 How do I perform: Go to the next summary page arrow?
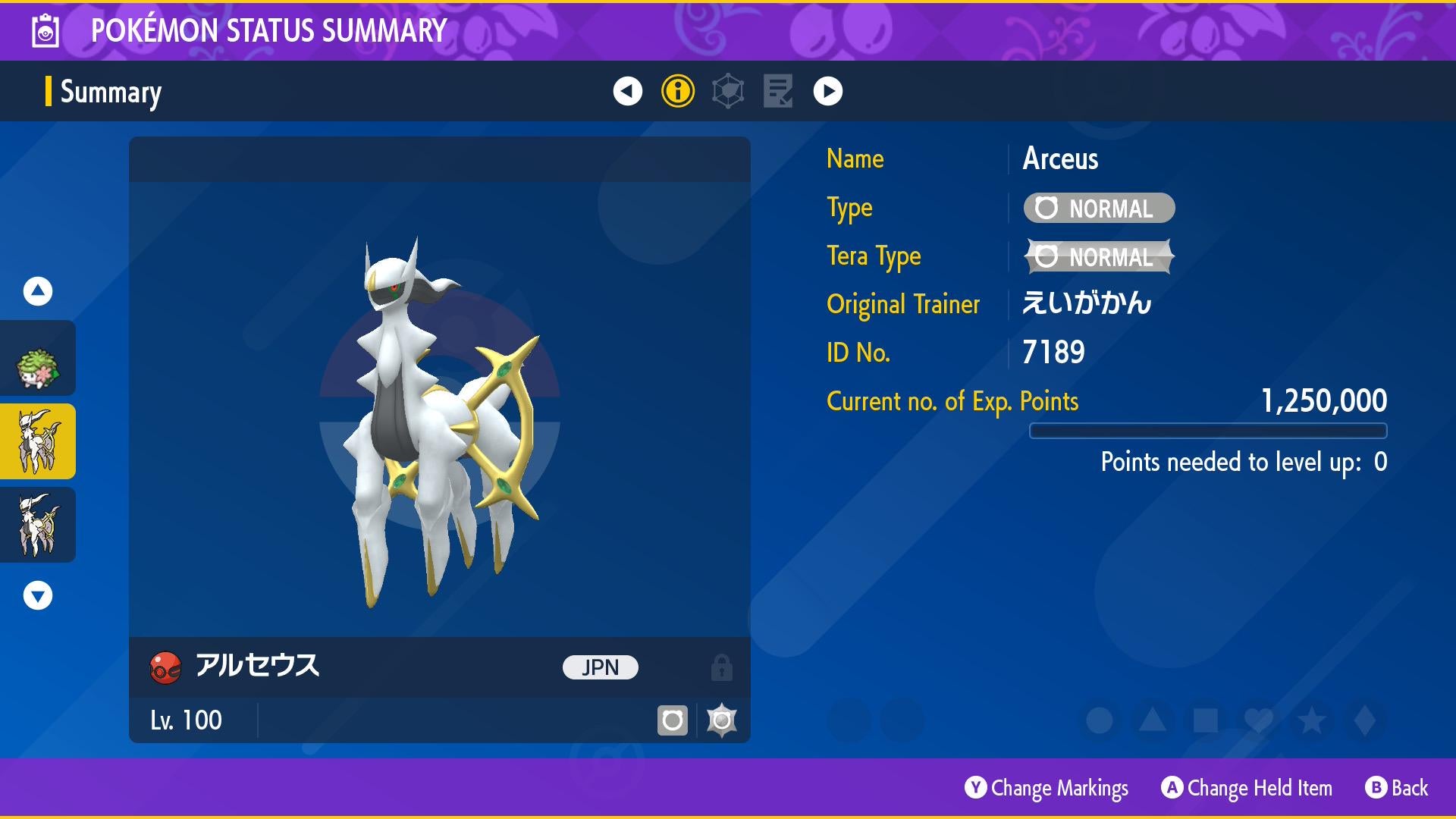tap(827, 91)
